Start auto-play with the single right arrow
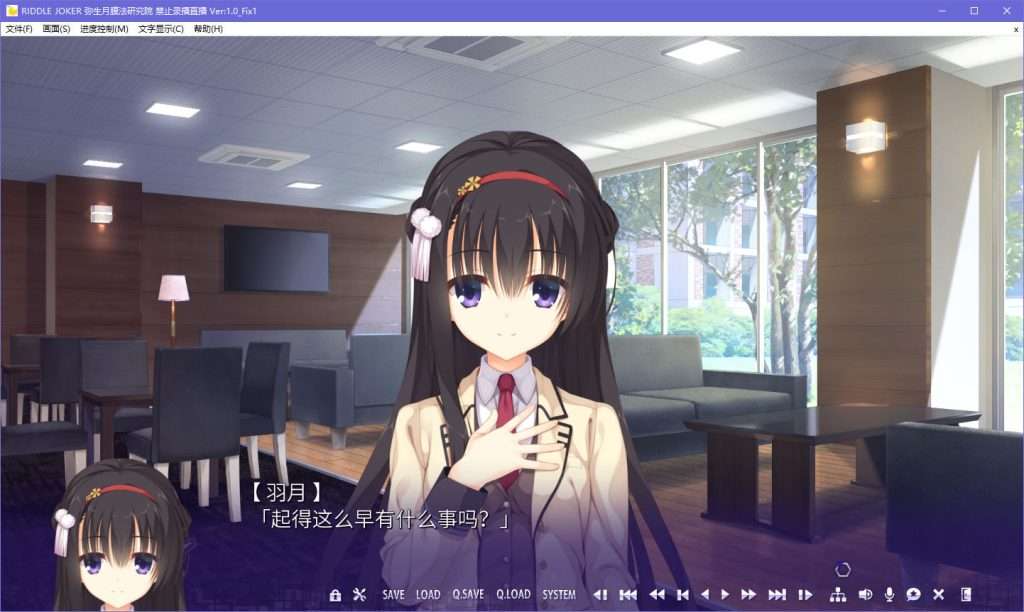 (725, 595)
